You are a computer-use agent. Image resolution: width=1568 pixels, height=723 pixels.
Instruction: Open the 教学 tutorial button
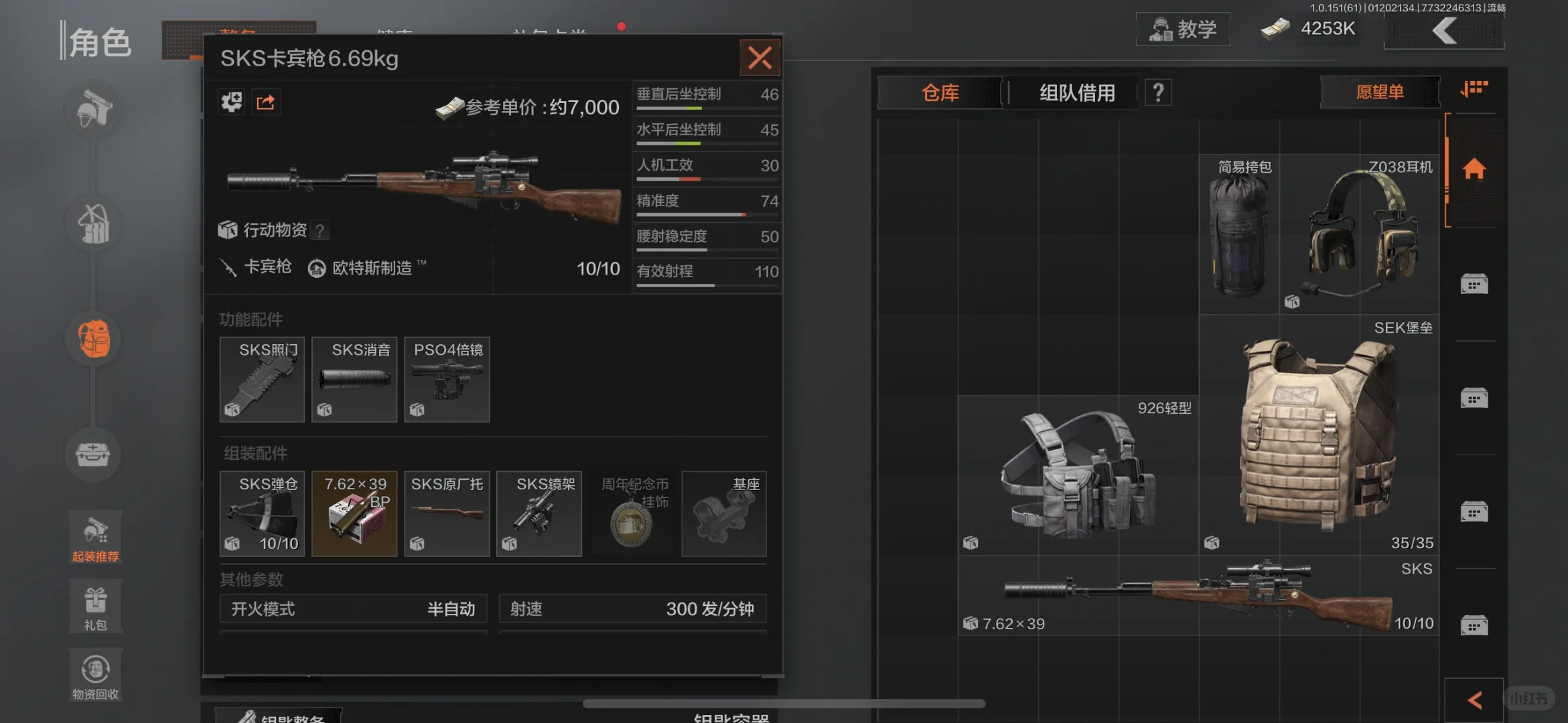point(1183,29)
